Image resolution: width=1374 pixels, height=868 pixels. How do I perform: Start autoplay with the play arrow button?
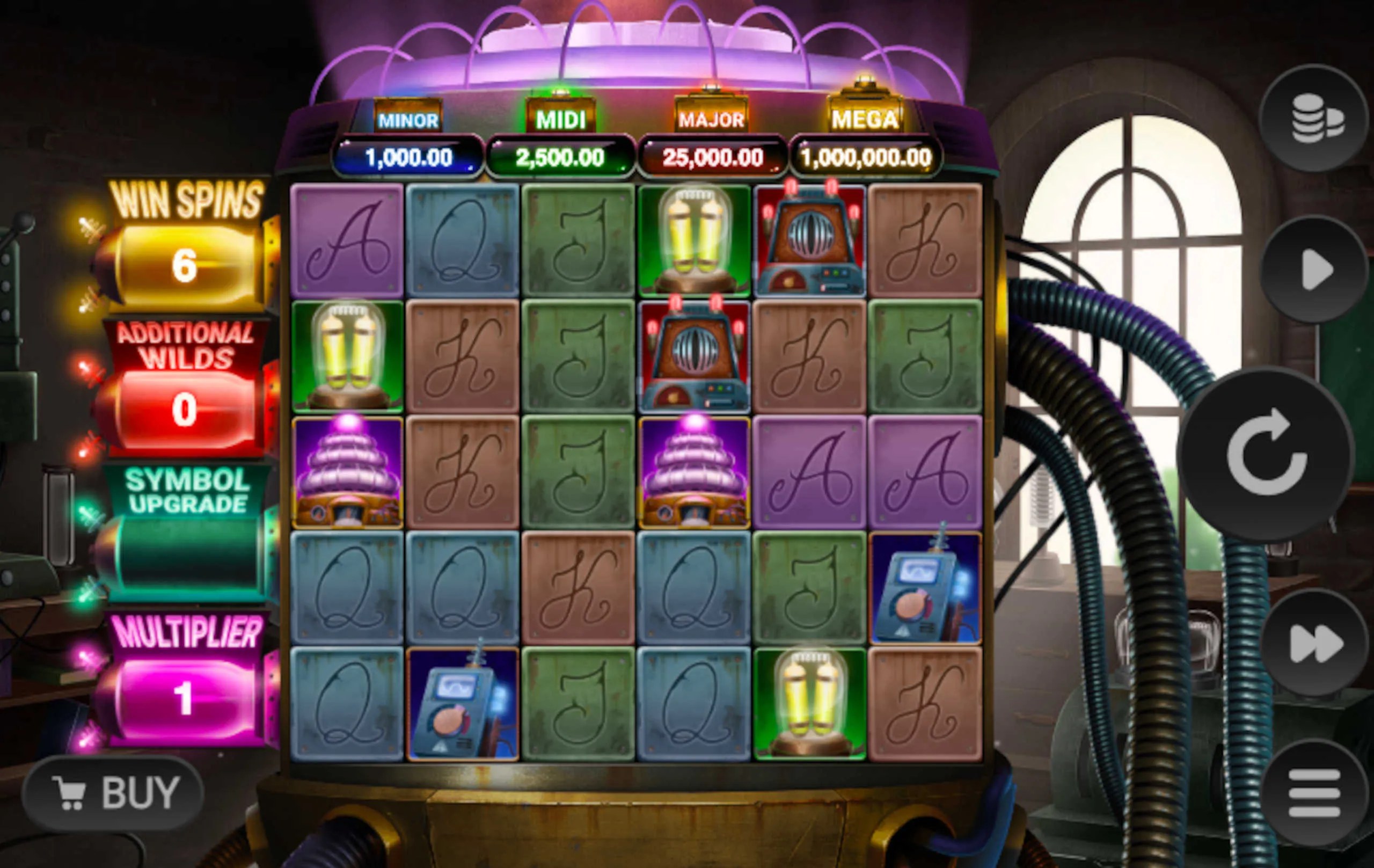pyautogui.click(x=1314, y=269)
